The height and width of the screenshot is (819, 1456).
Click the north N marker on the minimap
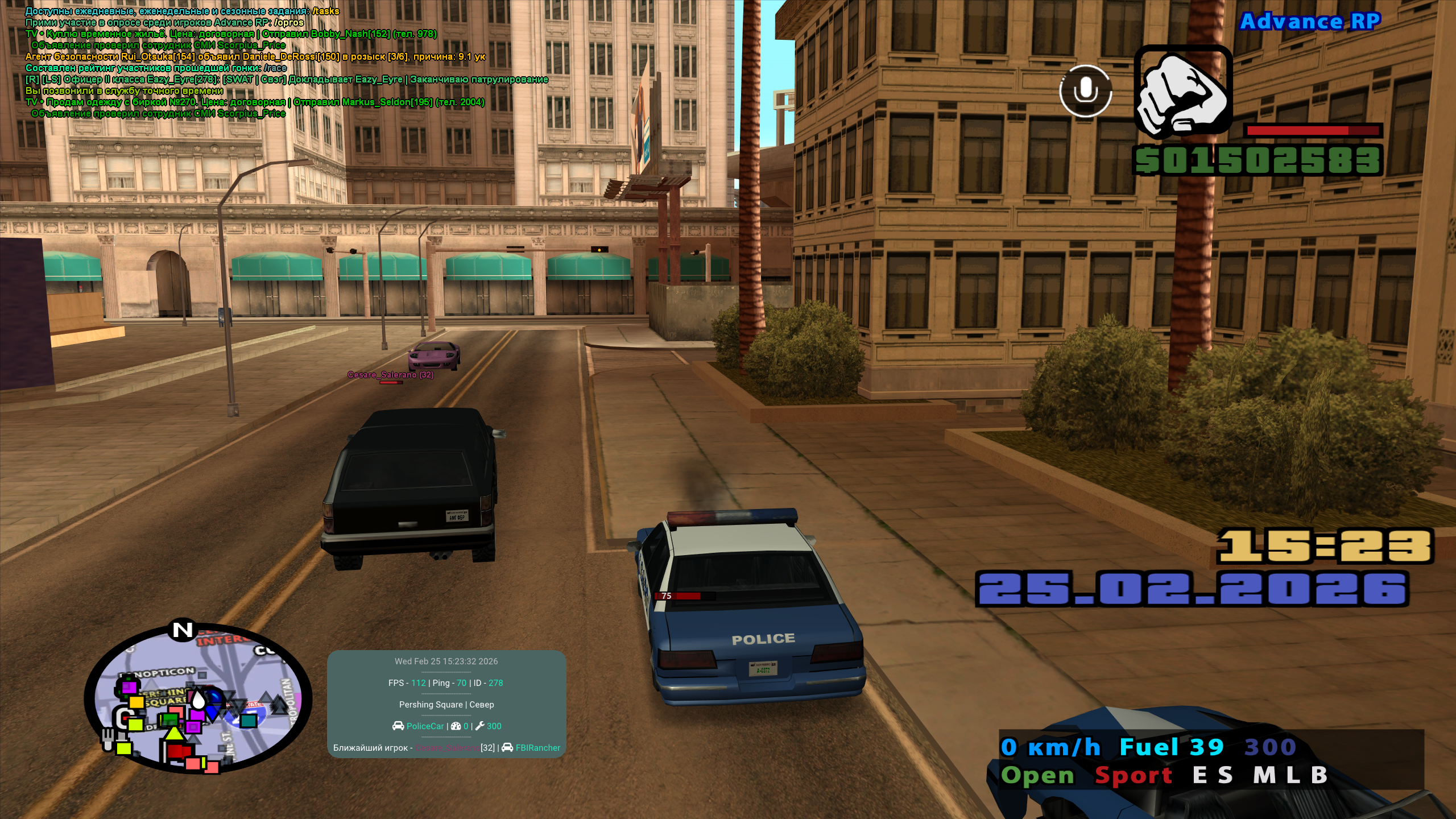[x=183, y=630]
